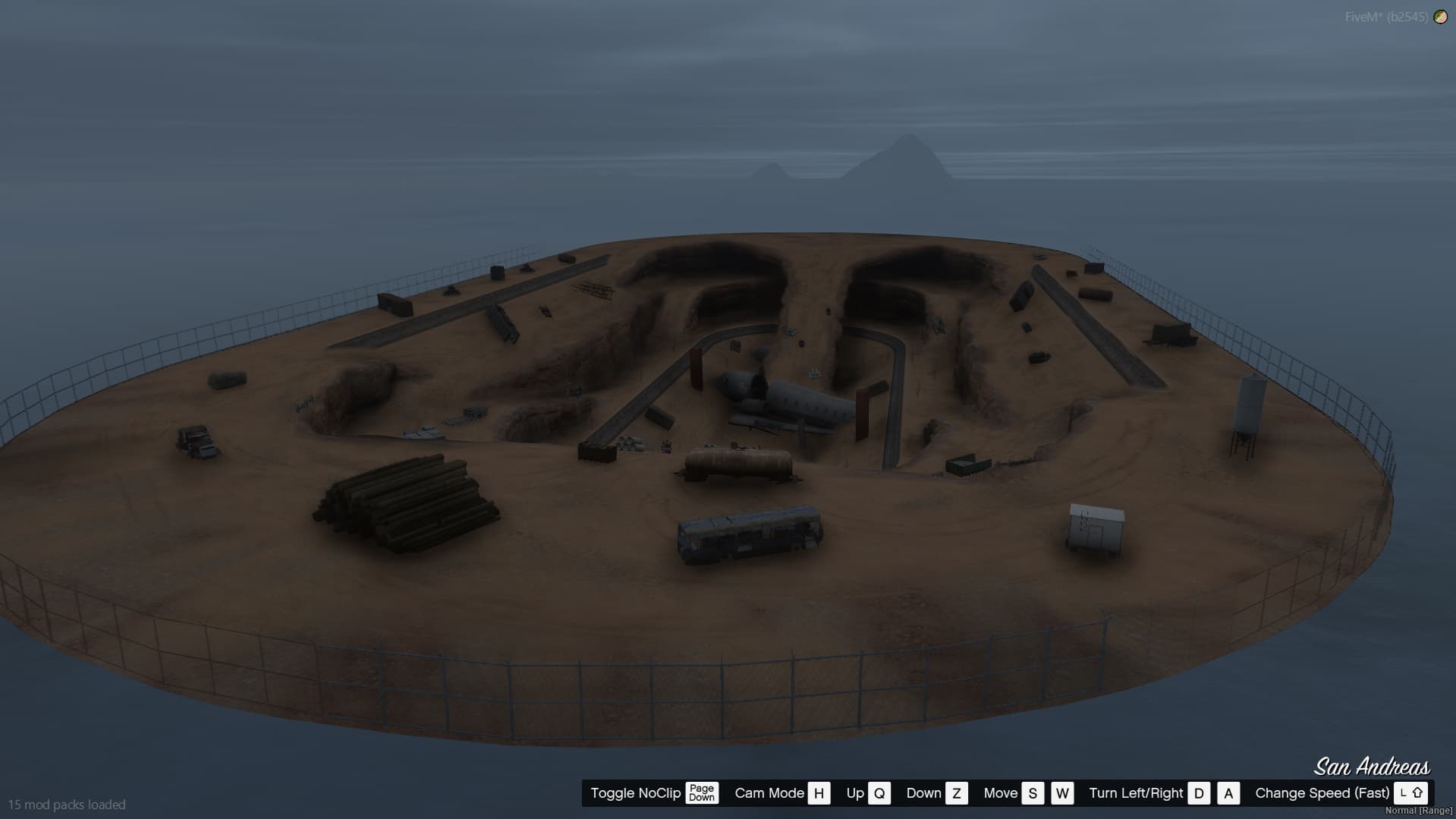The height and width of the screenshot is (819, 1456).
Task: Select the A keycap for Turn Right
Action: (x=1228, y=792)
